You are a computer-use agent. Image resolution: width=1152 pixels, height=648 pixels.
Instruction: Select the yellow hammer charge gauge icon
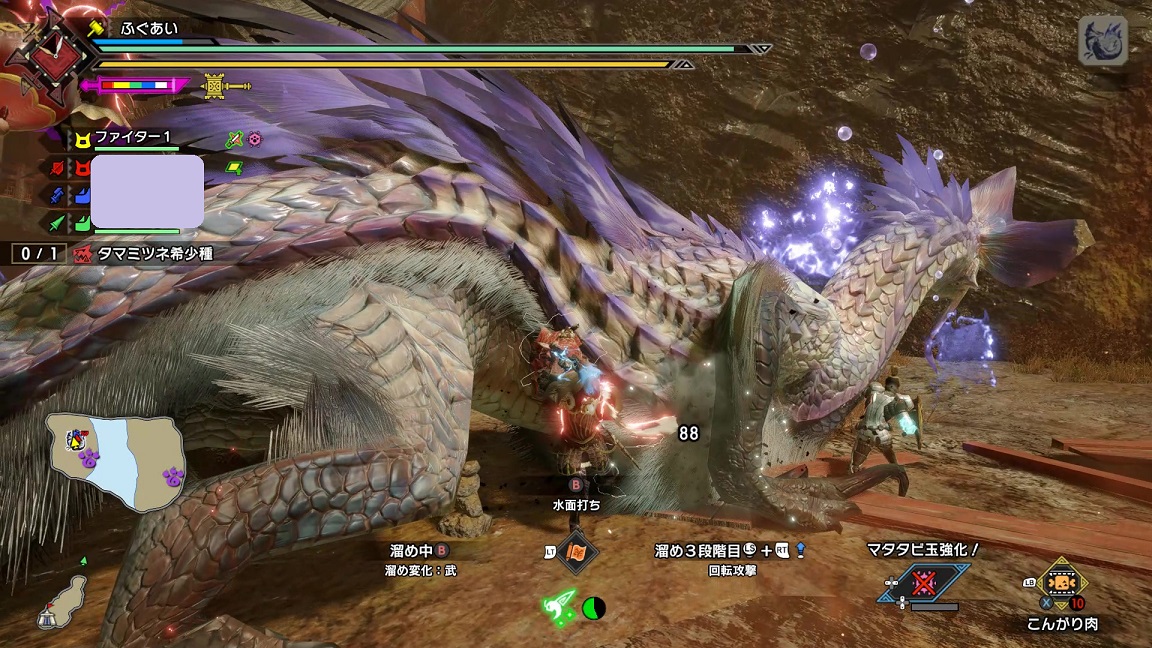(x=213, y=86)
